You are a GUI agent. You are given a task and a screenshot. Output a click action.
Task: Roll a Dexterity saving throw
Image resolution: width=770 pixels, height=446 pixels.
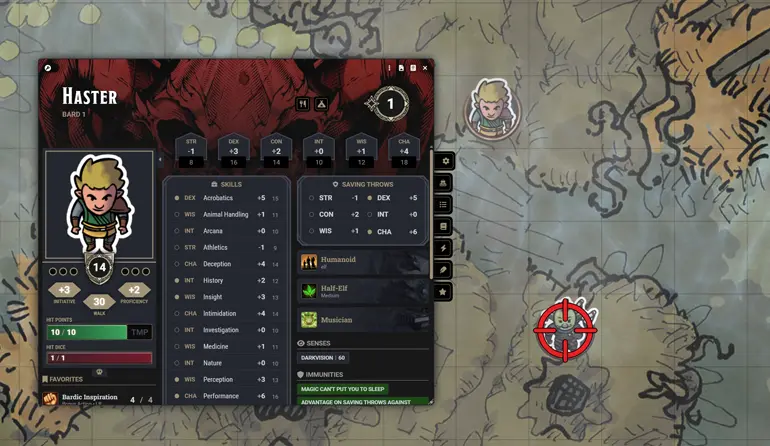click(384, 198)
